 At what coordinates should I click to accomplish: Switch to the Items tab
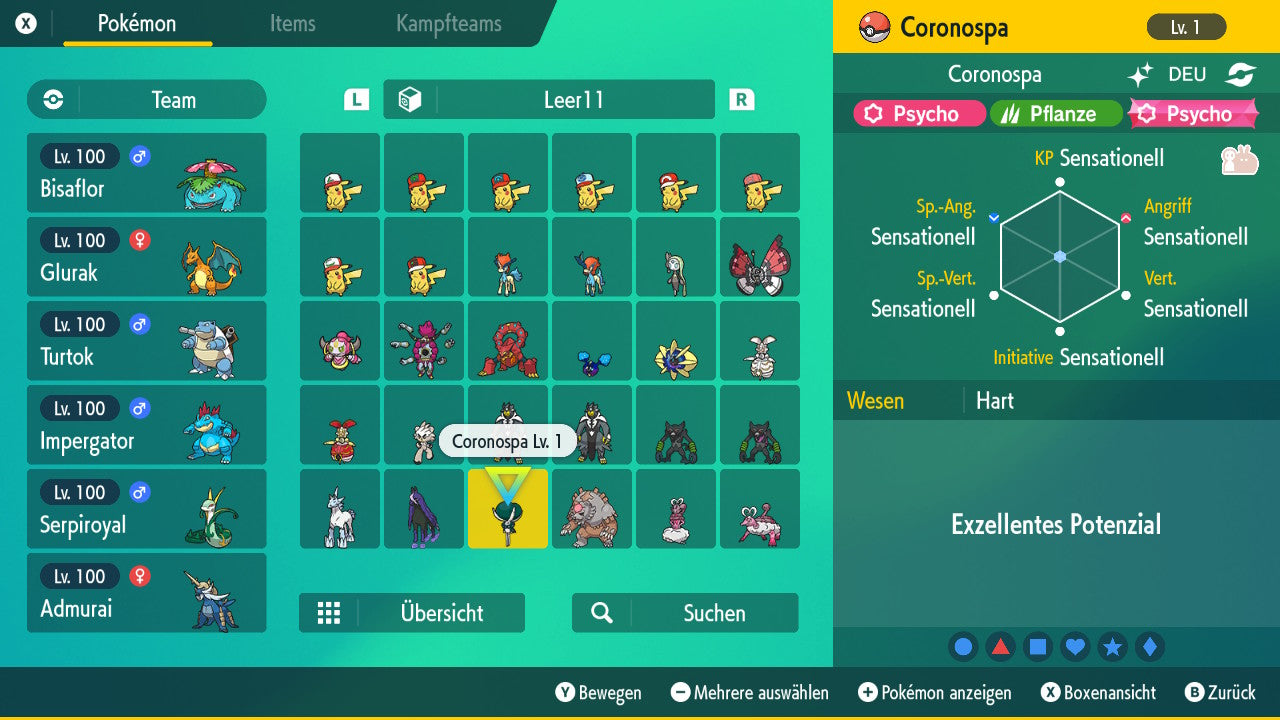(x=292, y=24)
